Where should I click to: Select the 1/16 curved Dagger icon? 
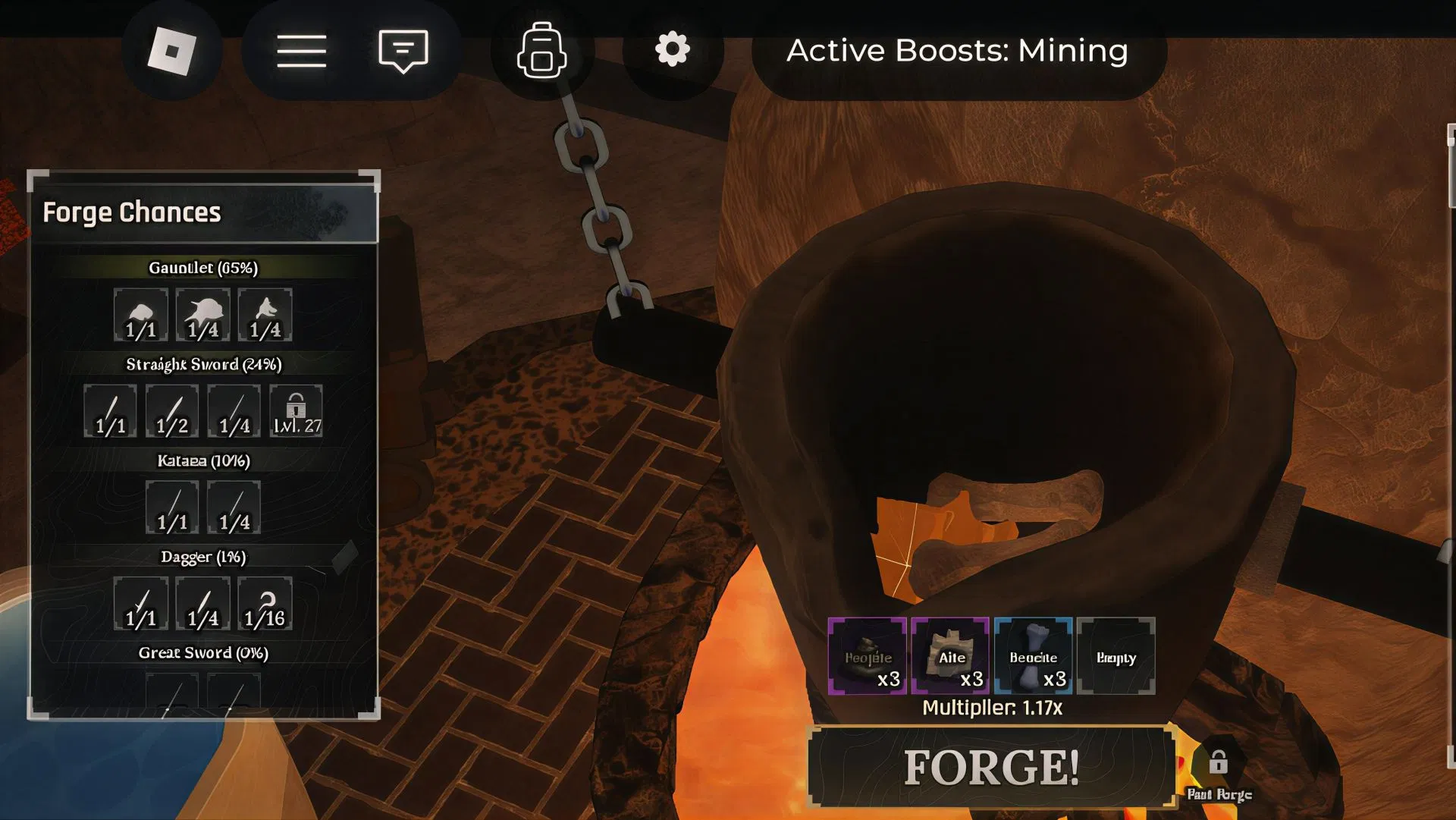(x=262, y=603)
